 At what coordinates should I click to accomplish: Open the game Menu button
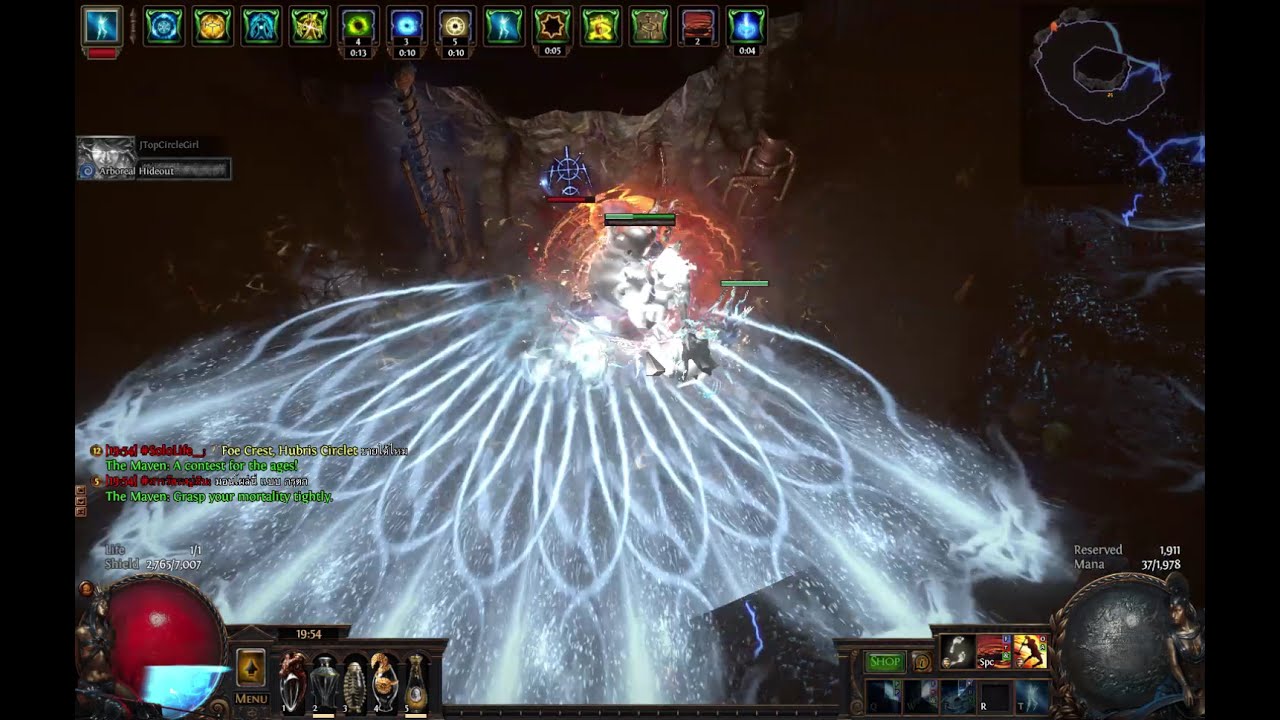251,698
